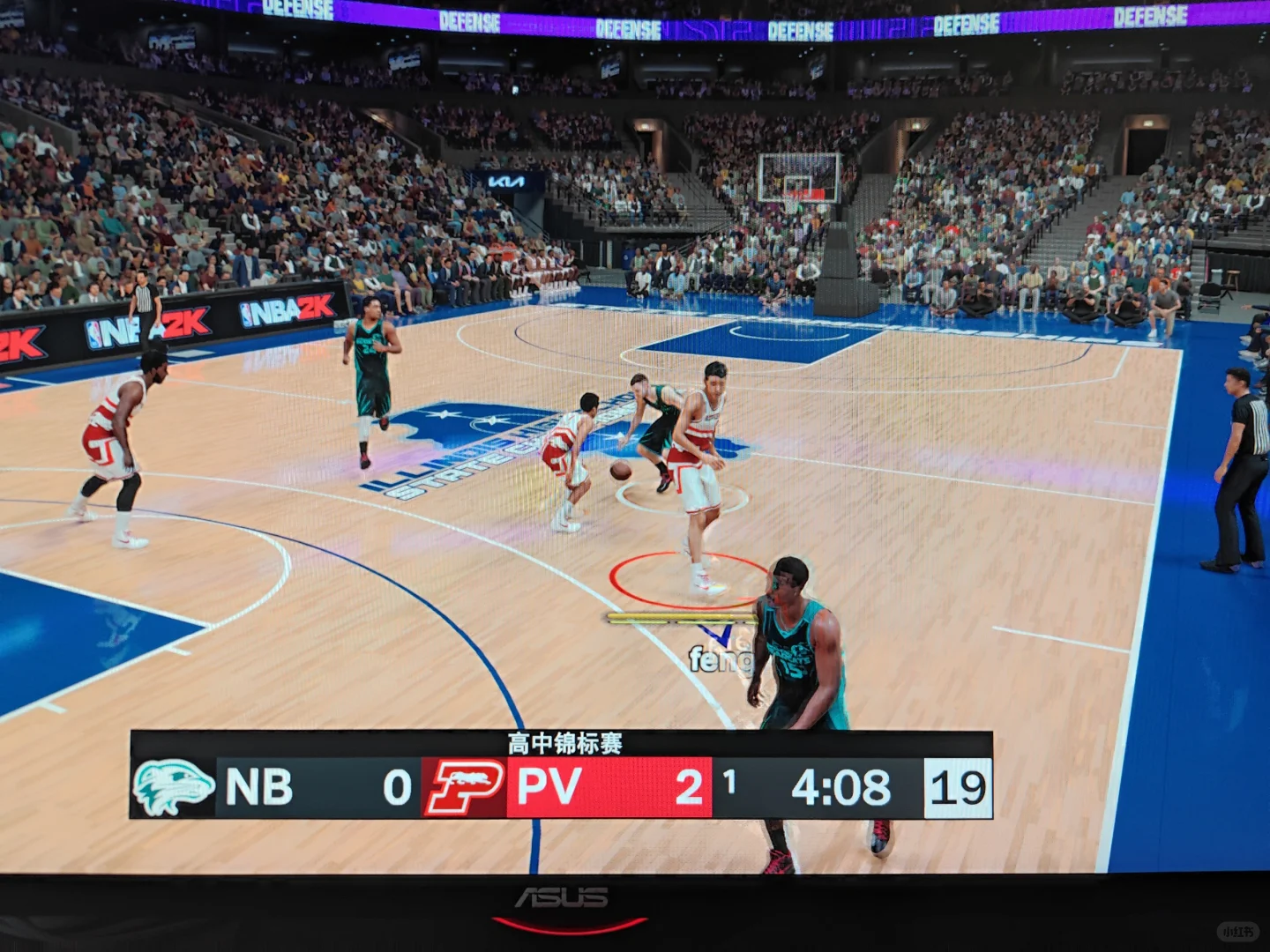Select the NB score showing 0
The height and width of the screenshot is (952, 1270).
(x=398, y=789)
